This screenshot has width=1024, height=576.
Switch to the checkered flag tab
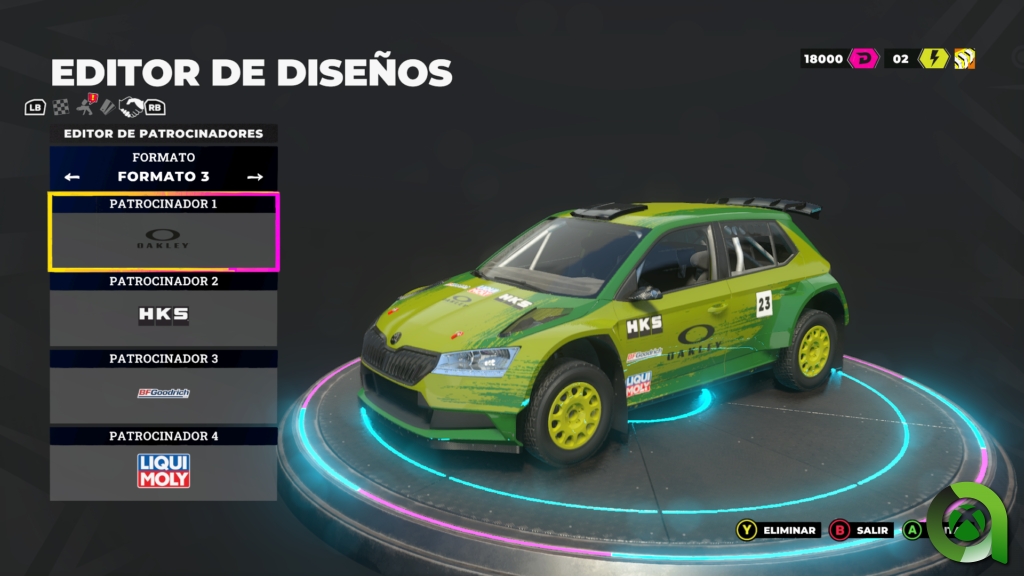(x=60, y=107)
